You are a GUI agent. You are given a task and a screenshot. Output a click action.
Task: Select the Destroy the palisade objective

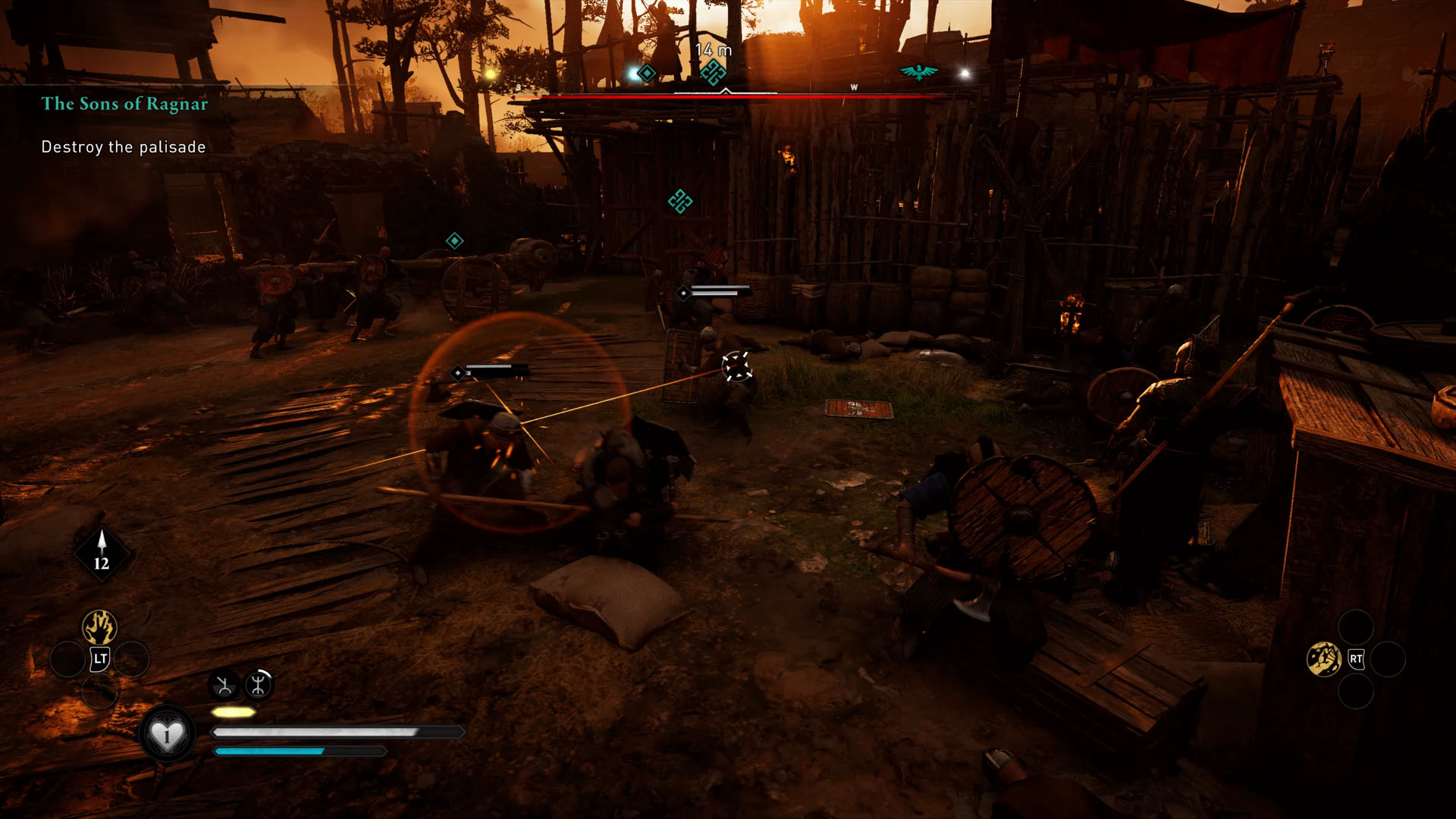tap(124, 147)
